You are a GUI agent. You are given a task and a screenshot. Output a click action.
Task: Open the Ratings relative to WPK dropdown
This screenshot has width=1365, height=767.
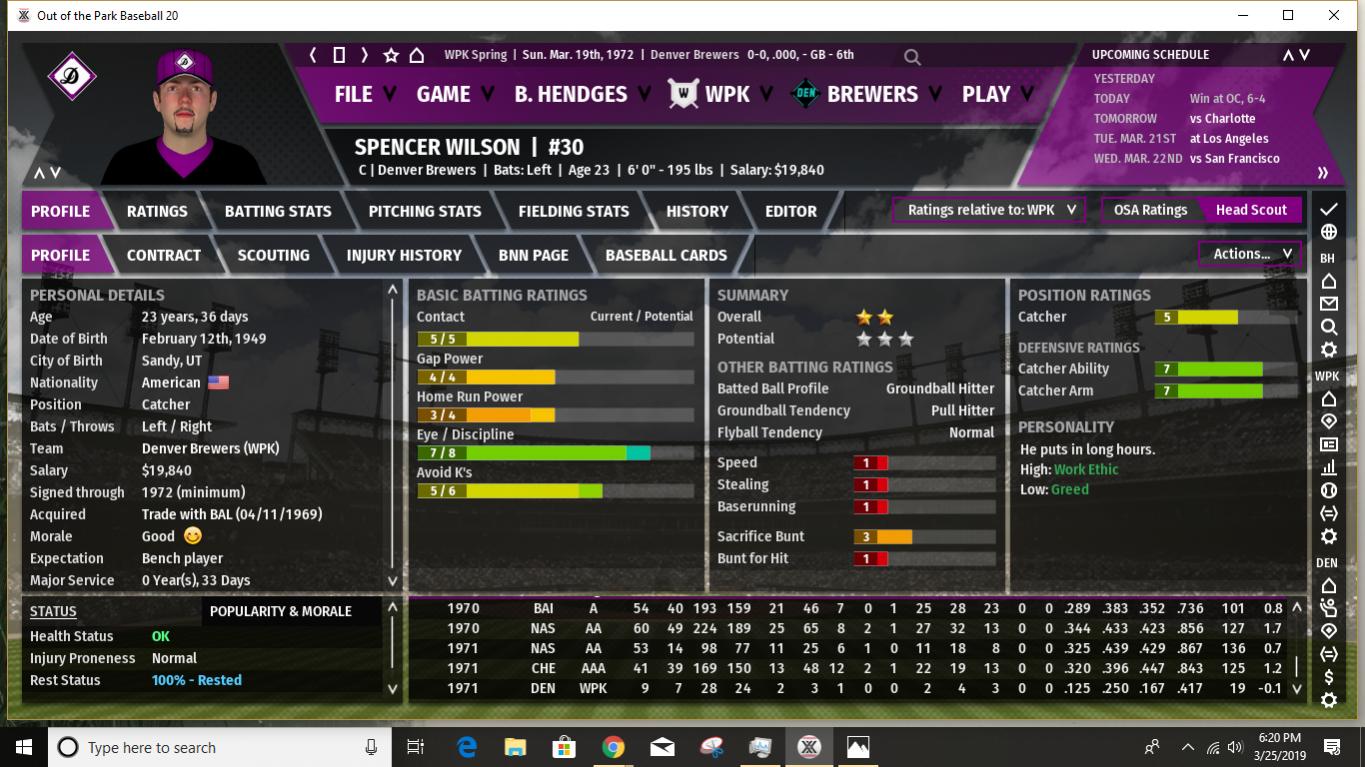pyautogui.click(x=989, y=210)
